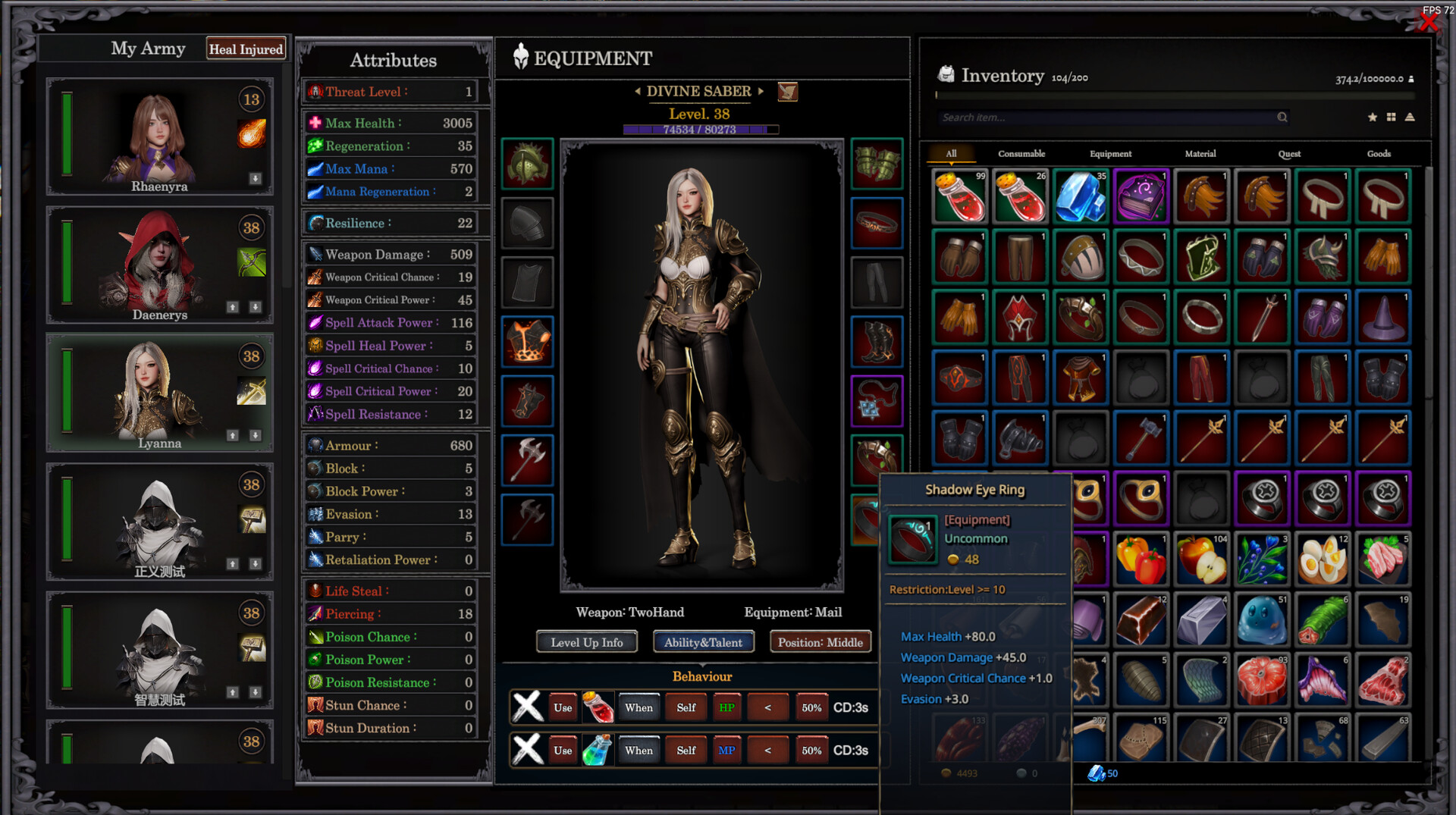
Task: Open the When trigger dropdown
Action: click(x=639, y=707)
